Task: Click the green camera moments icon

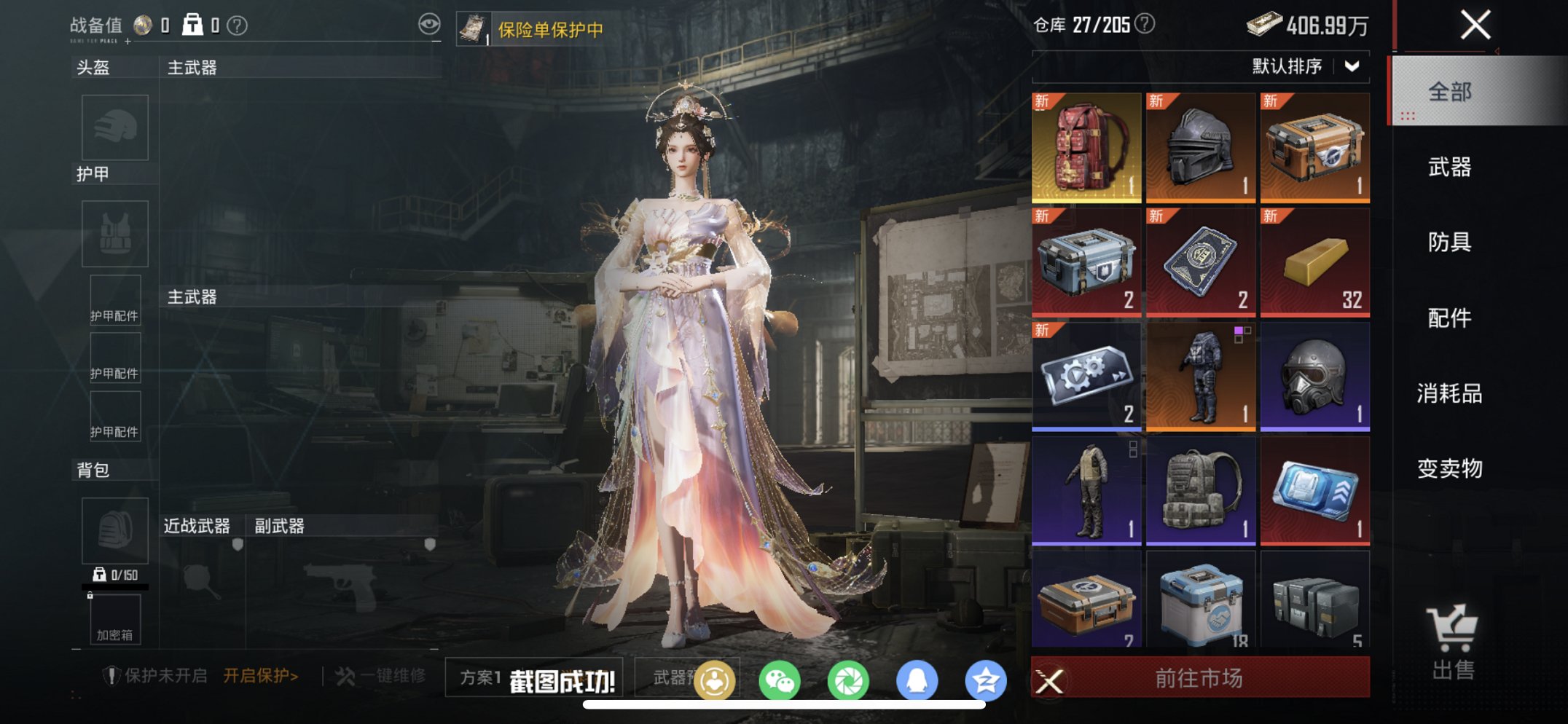Action: point(850,678)
